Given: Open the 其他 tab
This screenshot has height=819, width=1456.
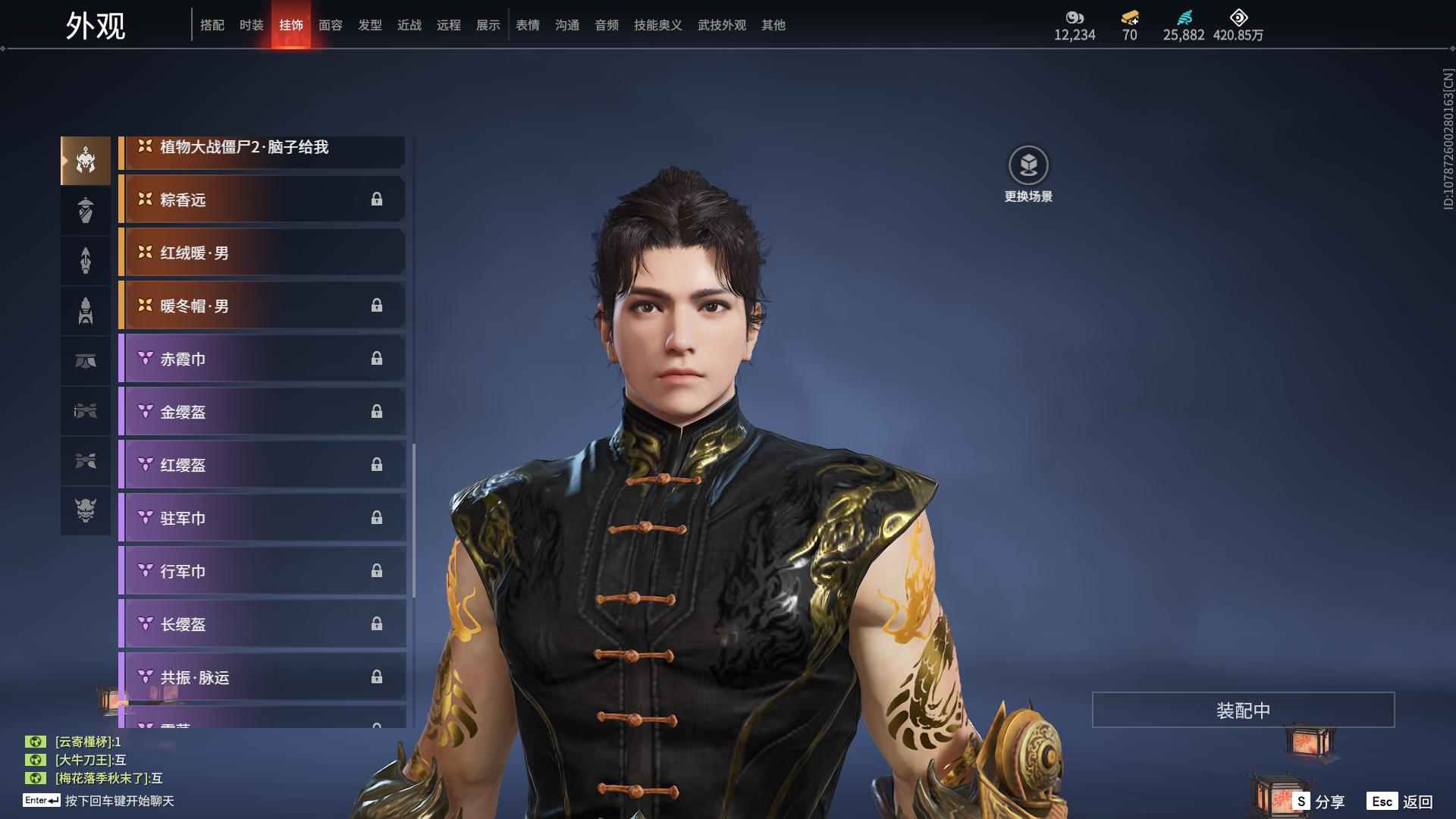Looking at the screenshot, I should 773,25.
